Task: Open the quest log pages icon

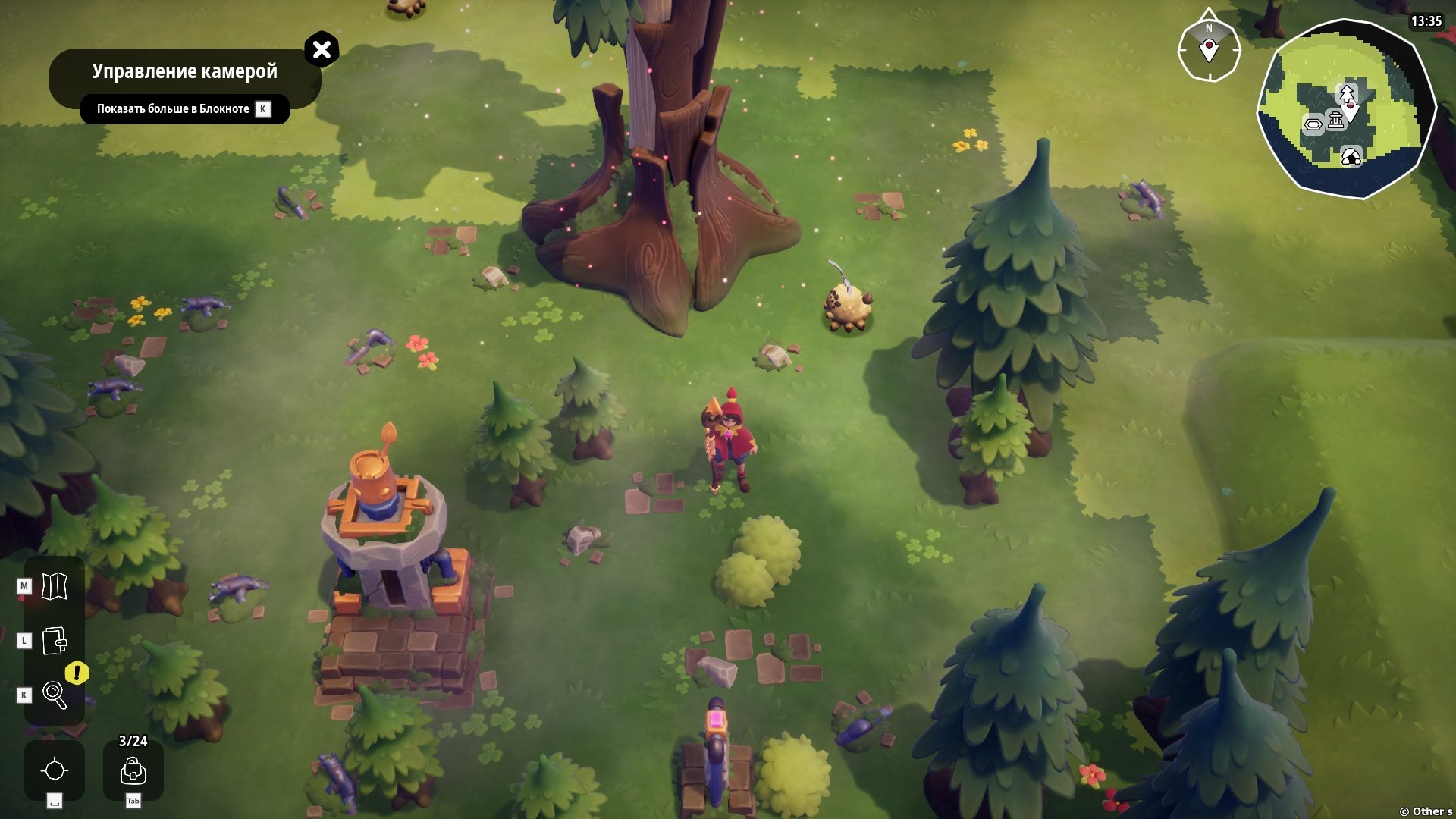Action: point(55,641)
